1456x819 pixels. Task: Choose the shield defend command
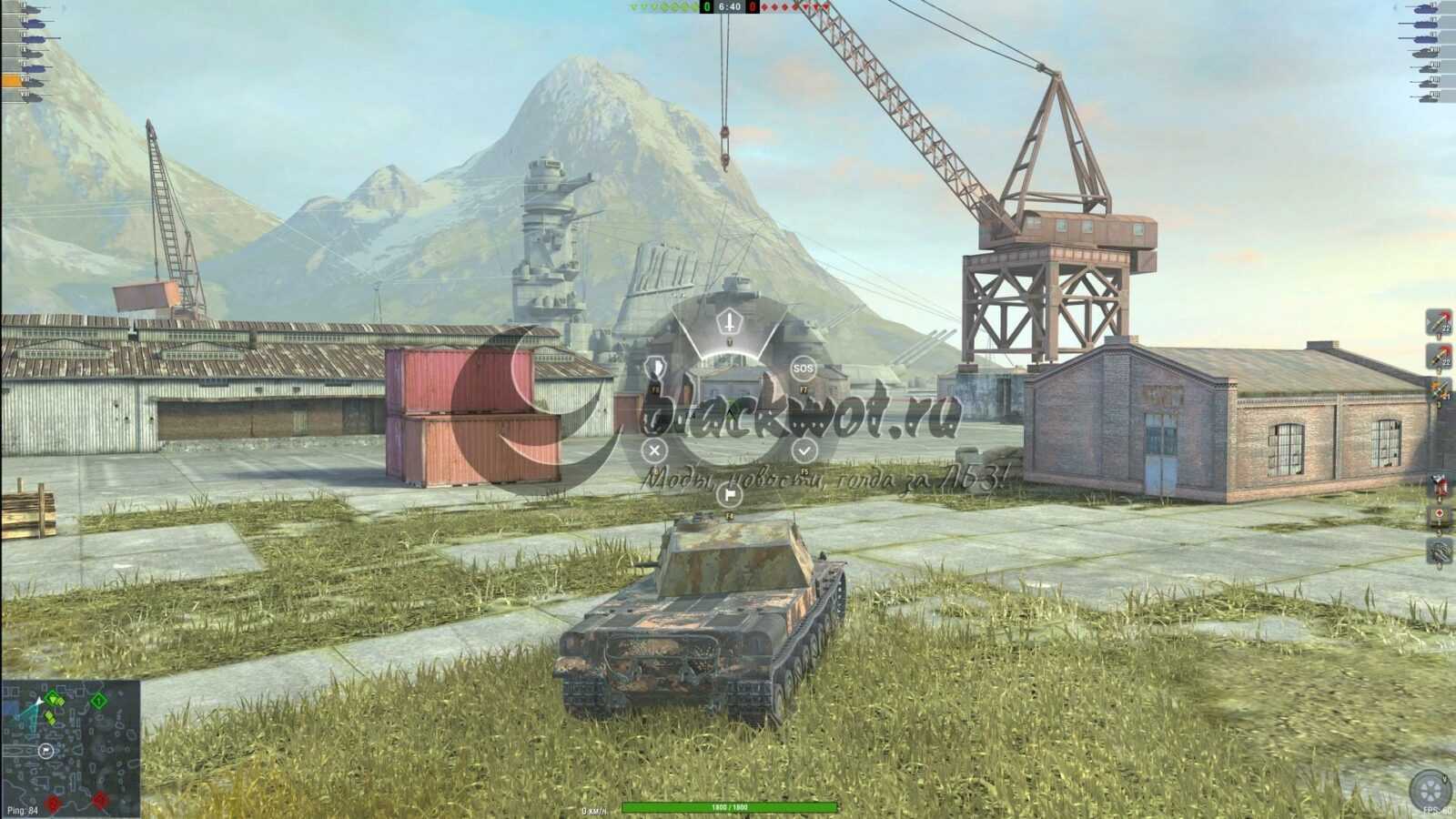click(653, 369)
